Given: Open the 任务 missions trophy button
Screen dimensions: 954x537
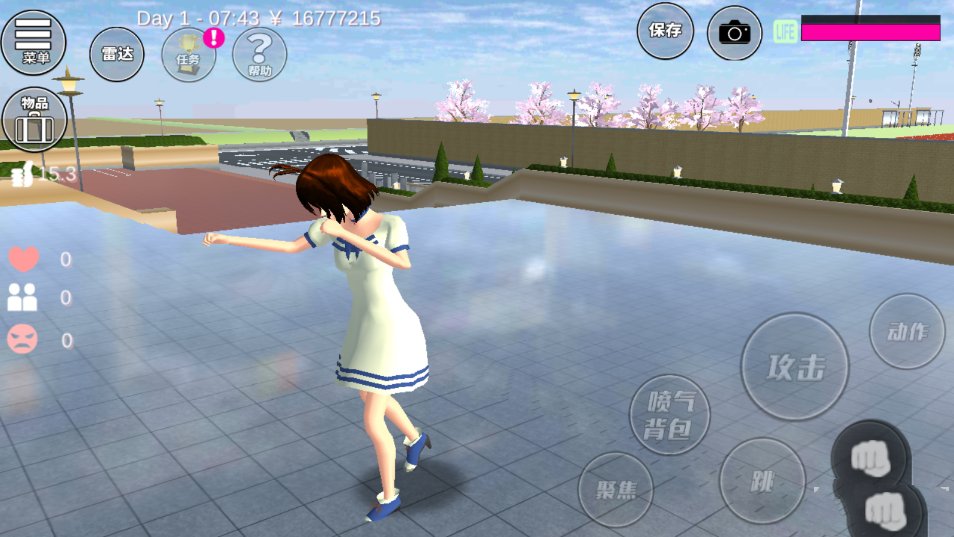Looking at the screenshot, I should click(x=189, y=54).
